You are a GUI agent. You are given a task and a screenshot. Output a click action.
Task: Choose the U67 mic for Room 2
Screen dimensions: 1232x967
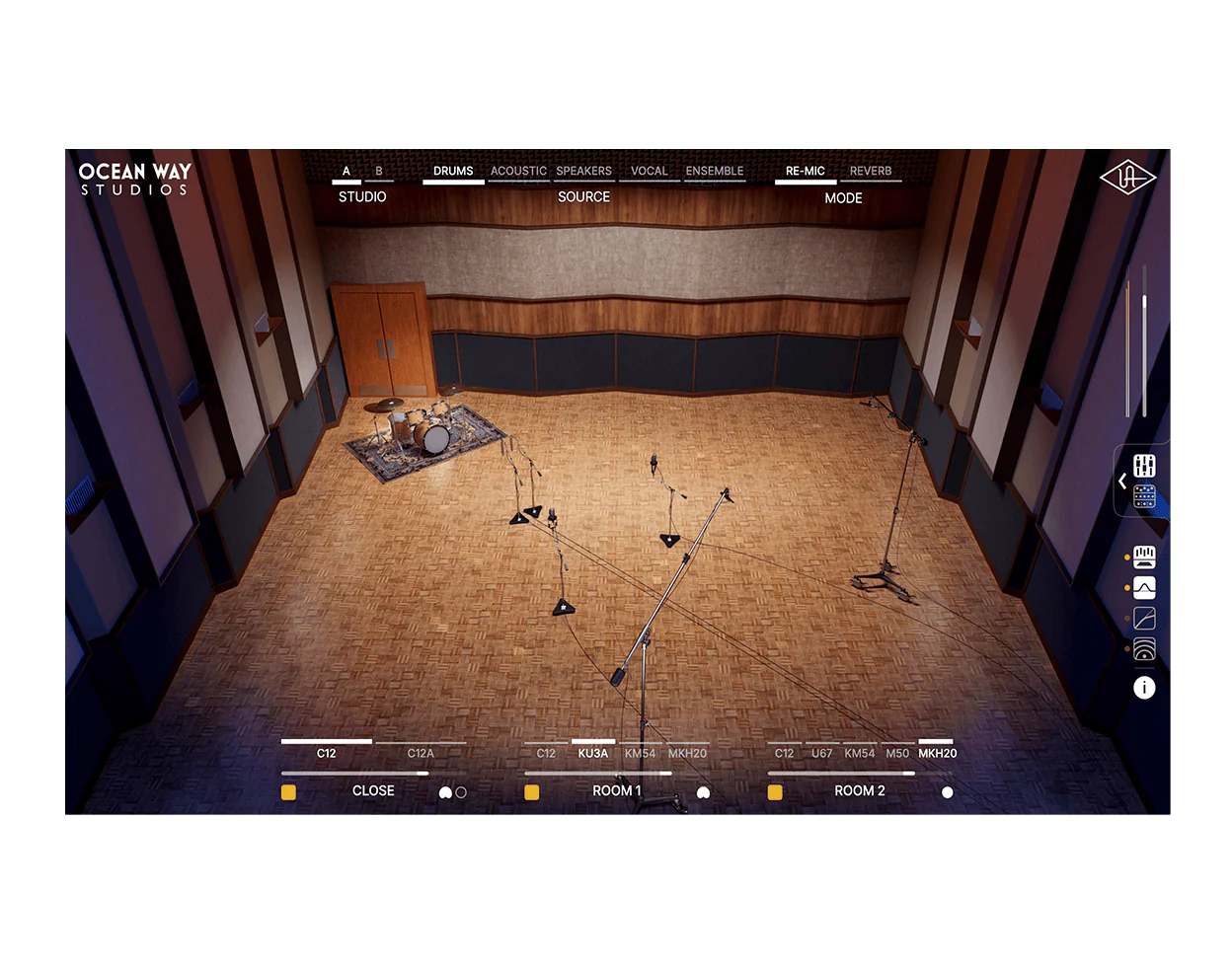[x=821, y=753]
